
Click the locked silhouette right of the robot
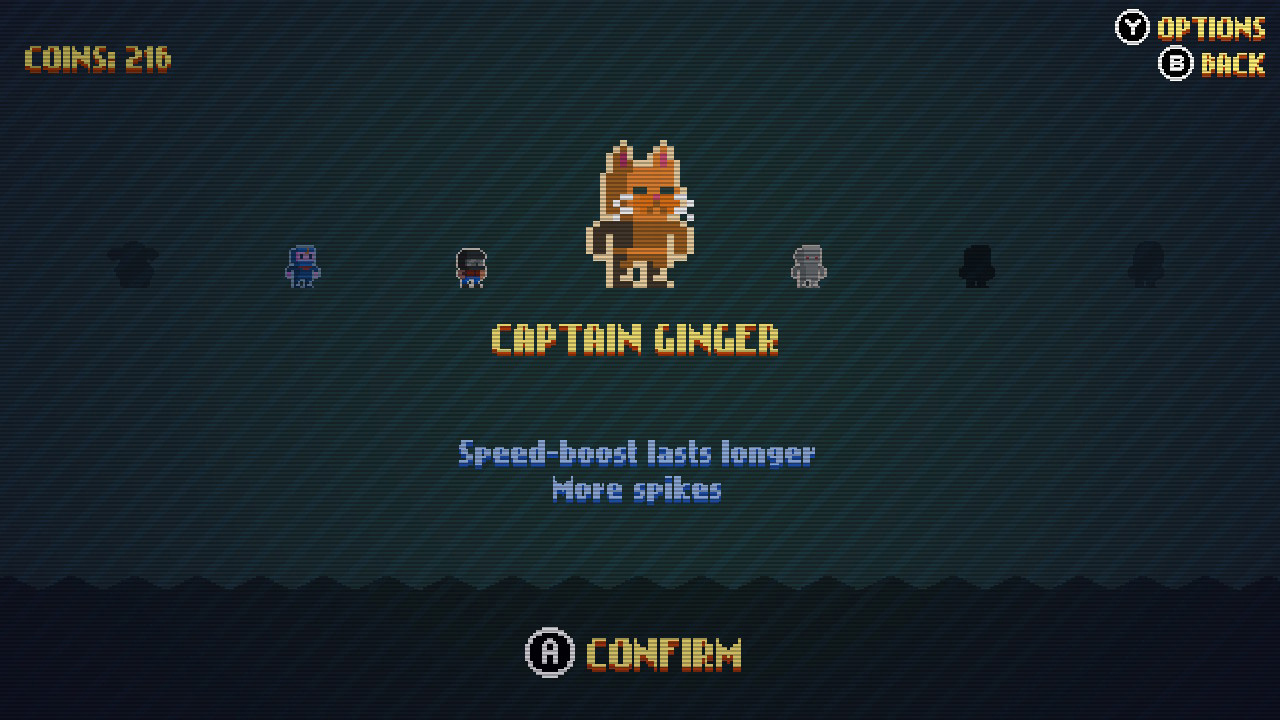975,267
